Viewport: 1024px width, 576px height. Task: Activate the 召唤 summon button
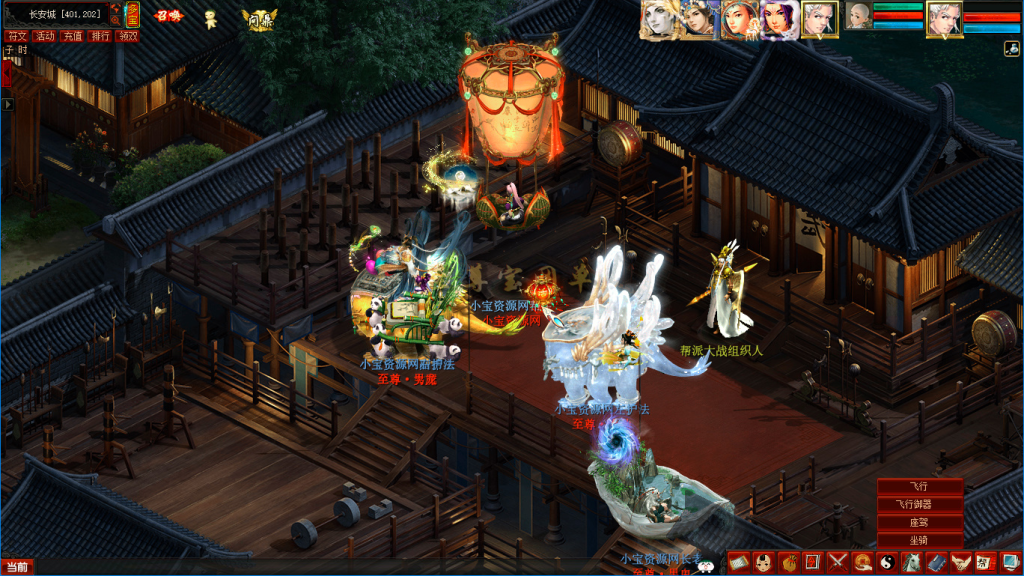tap(168, 16)
